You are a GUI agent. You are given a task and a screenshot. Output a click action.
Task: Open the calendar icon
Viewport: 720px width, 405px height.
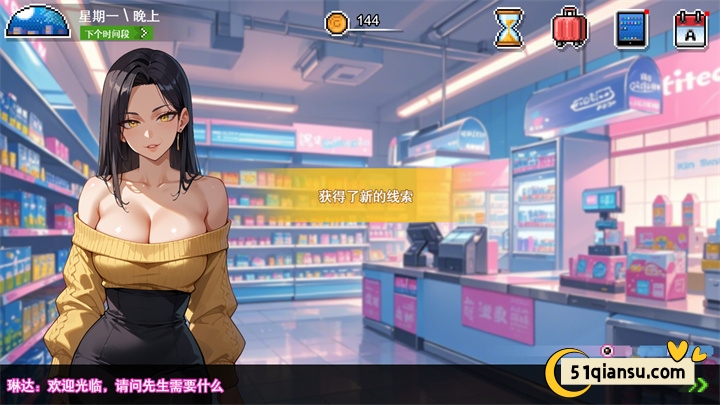[691, 27]
